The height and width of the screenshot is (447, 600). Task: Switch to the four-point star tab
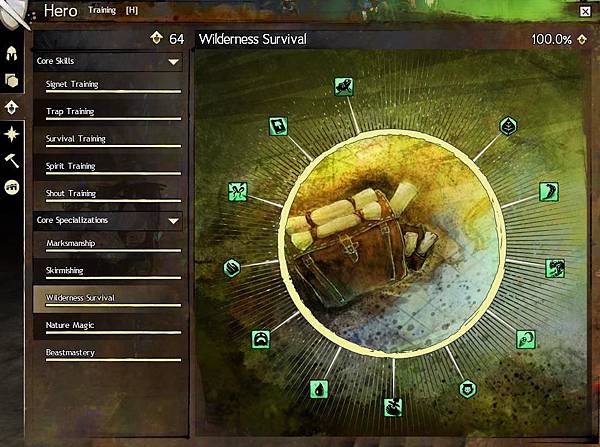tap(13, 133)
